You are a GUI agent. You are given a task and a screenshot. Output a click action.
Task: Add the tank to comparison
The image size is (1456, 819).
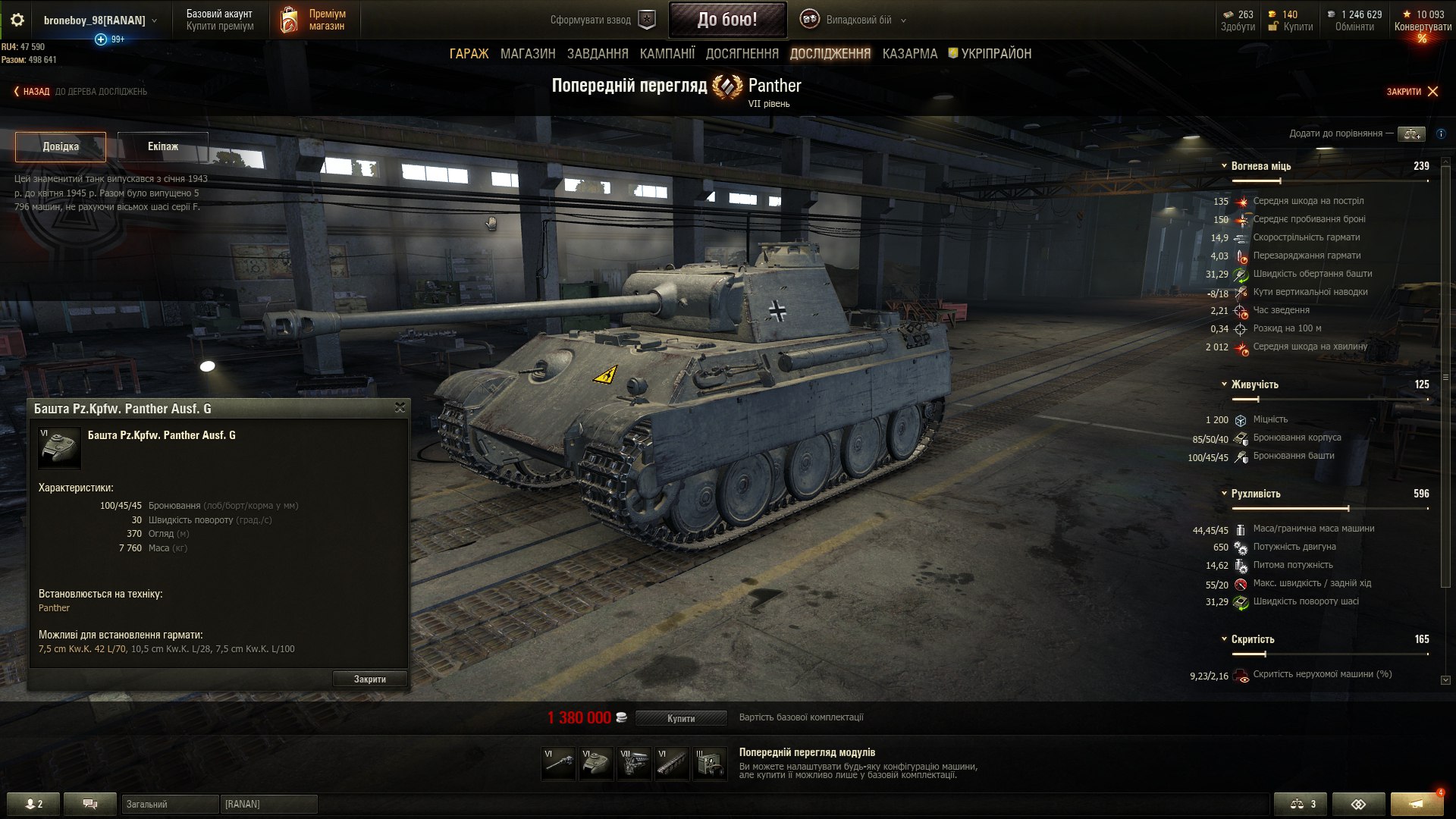(x=1411, y=134)
